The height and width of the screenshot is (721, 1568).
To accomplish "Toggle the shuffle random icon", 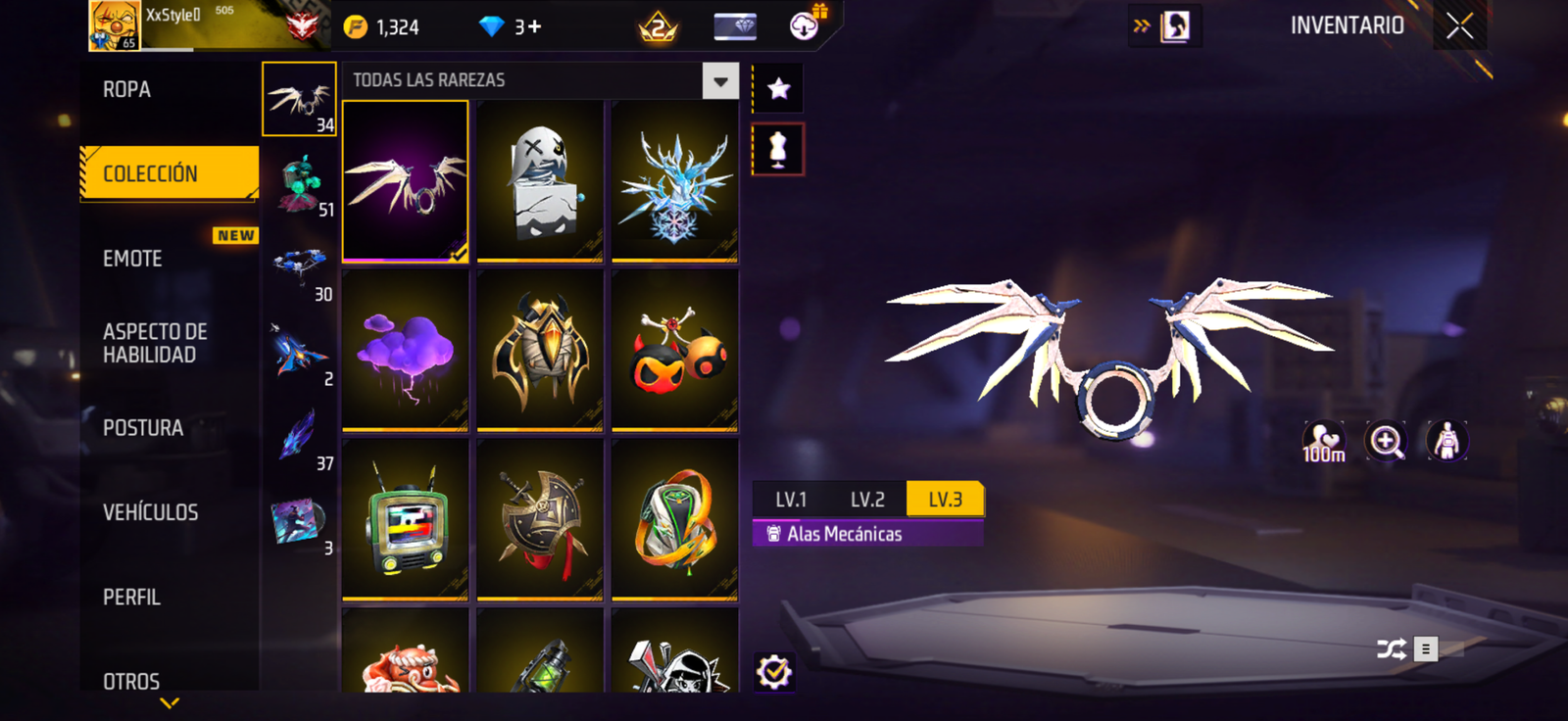I will pos(1392,649).
